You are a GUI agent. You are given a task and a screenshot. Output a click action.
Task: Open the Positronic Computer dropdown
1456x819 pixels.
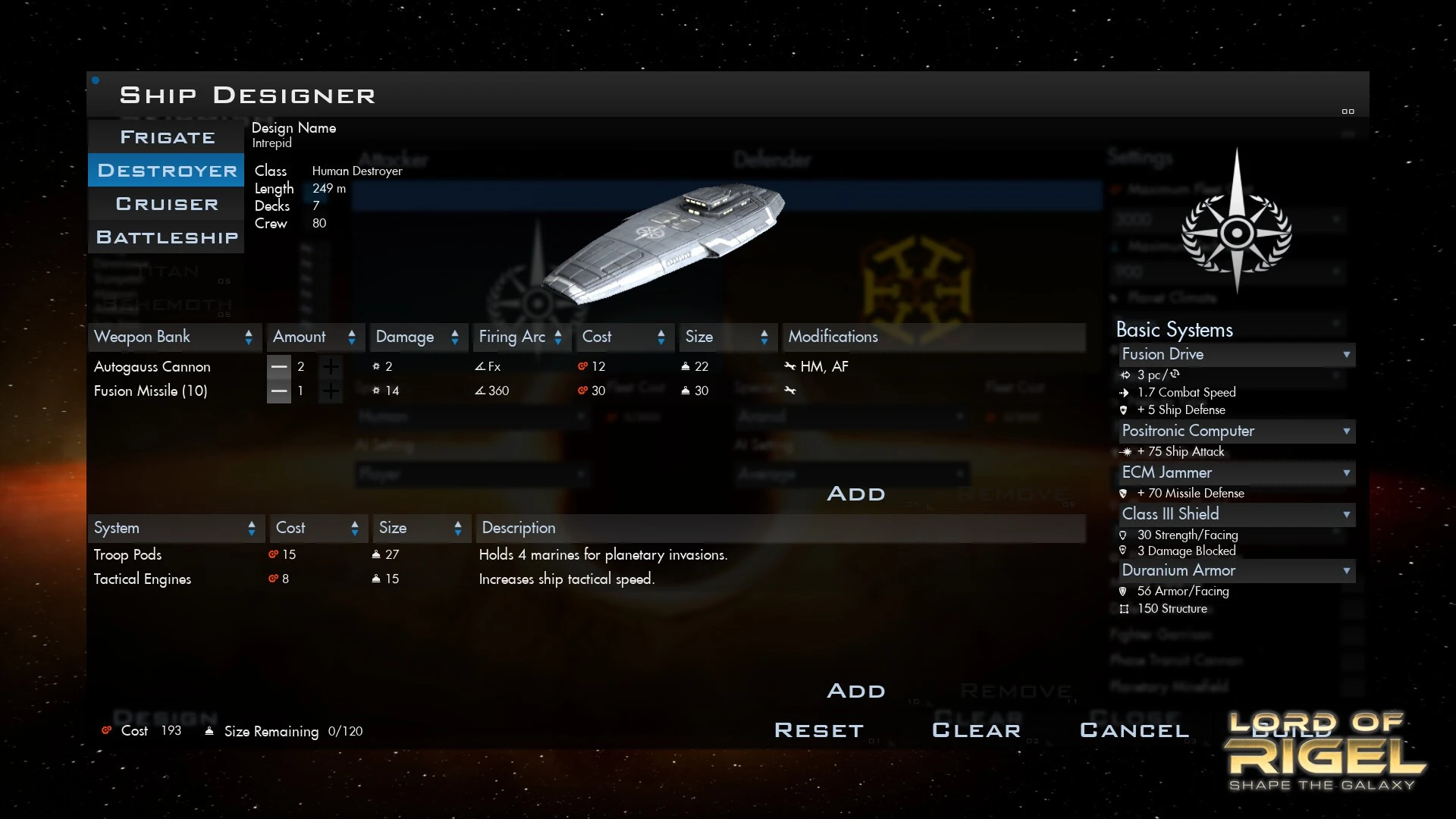pos(1236,431)
